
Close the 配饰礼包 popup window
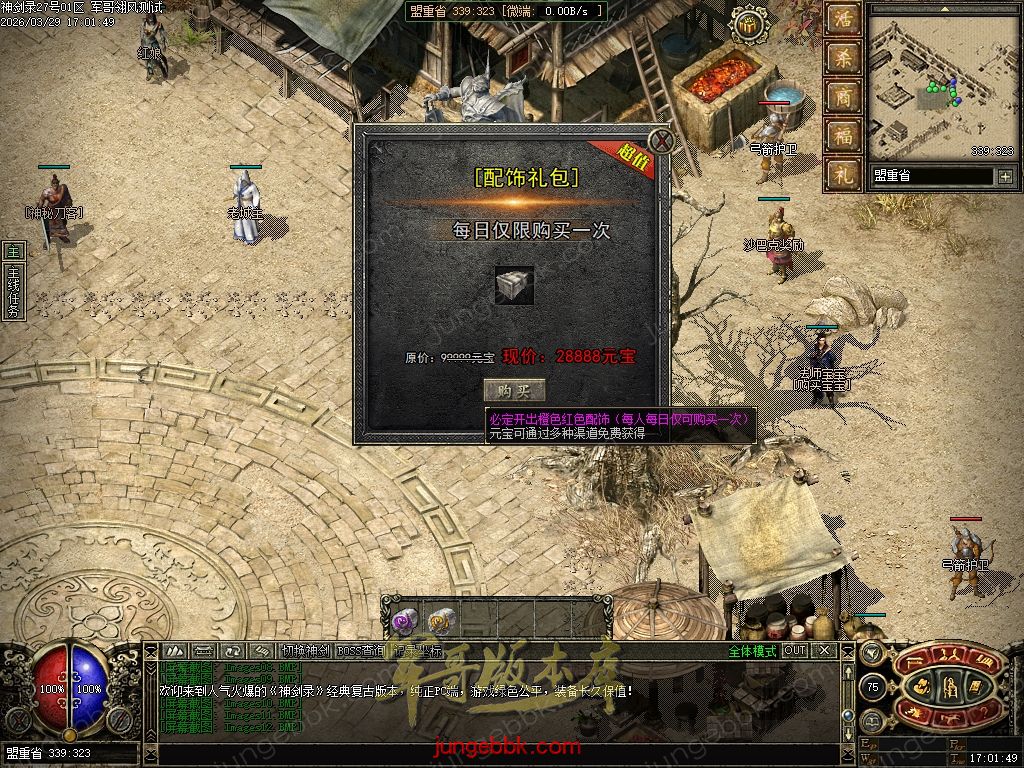pyautogui.click(x=660, y=140)
